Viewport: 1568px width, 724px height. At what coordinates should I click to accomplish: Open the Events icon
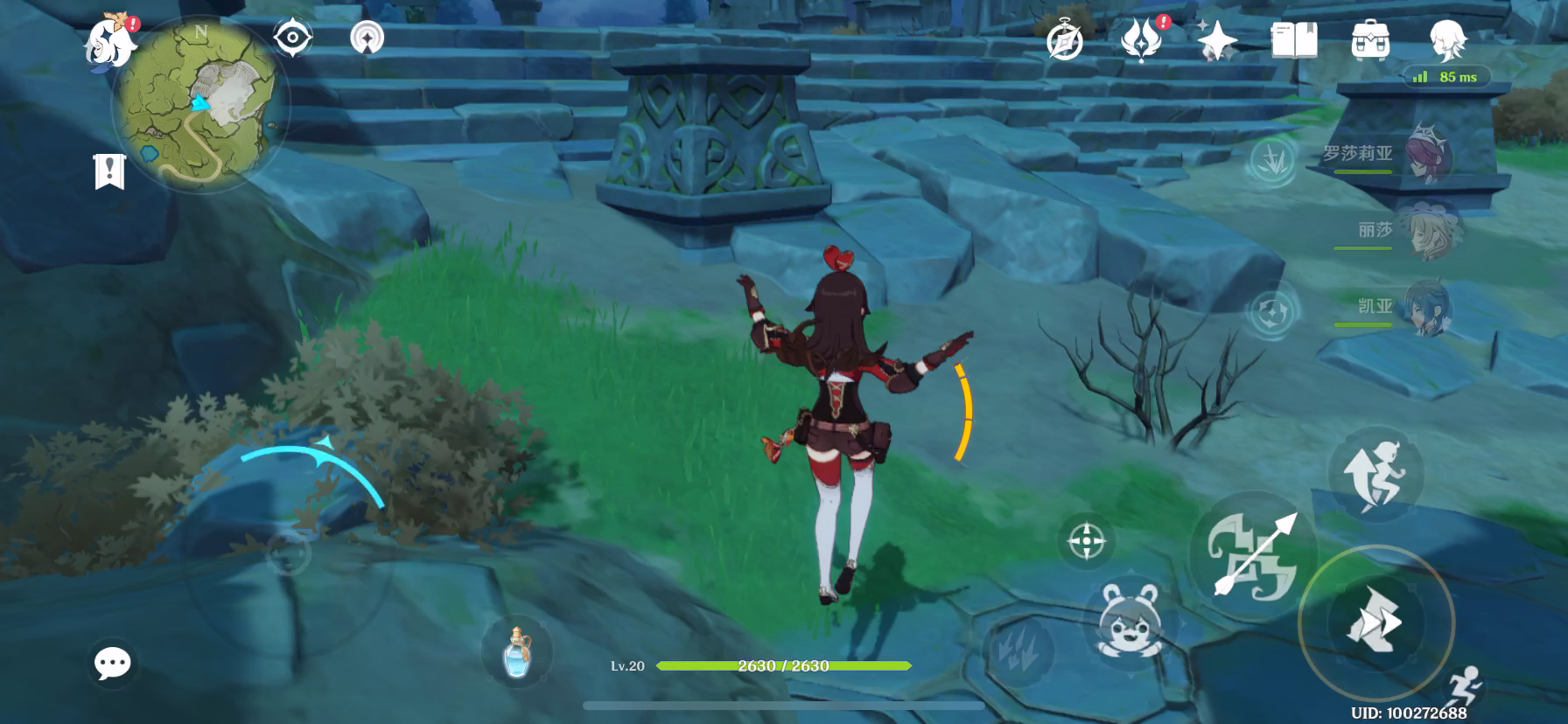pos(1142,39)
